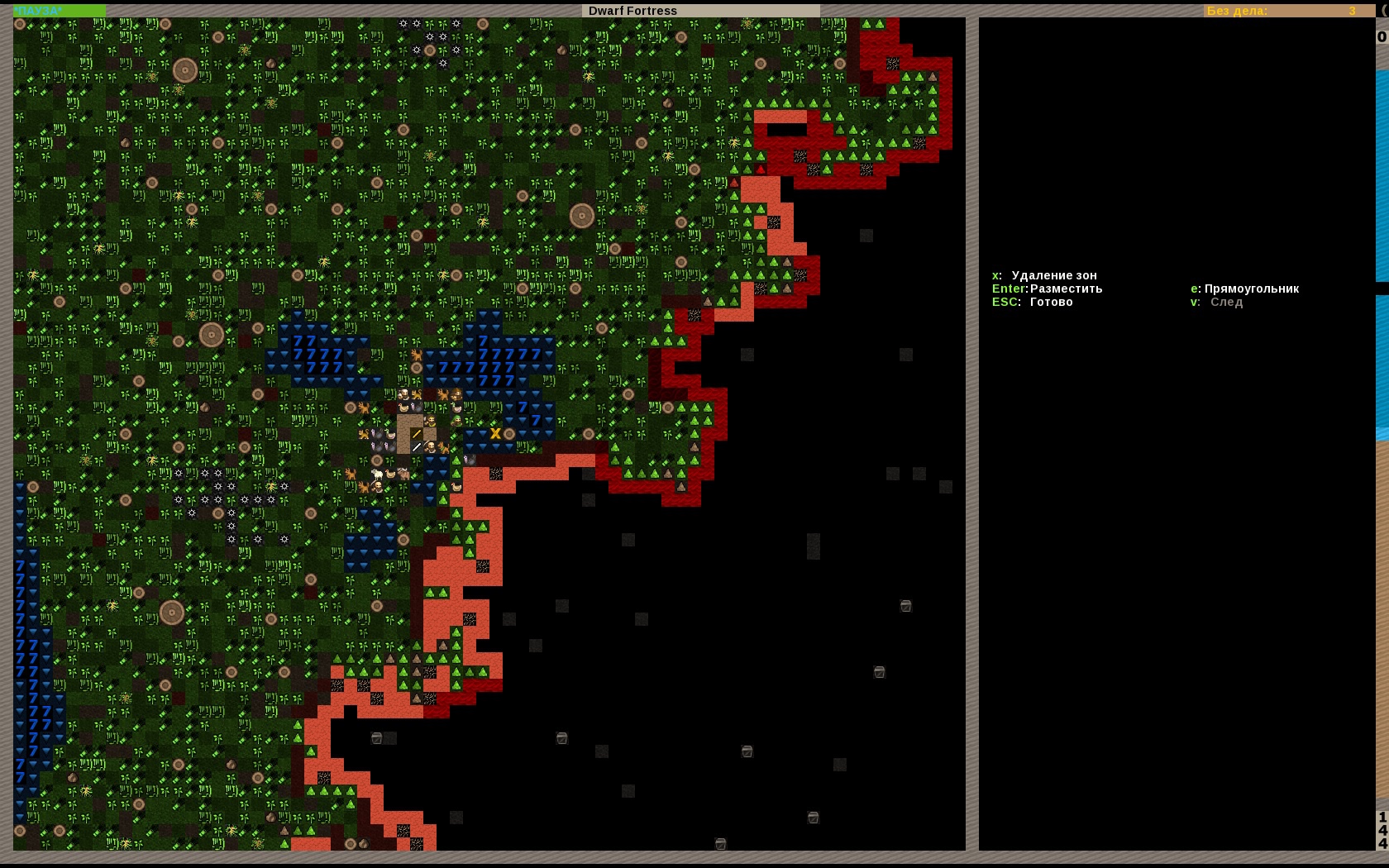Select a chicken beside the wagon

click(390, 474)
